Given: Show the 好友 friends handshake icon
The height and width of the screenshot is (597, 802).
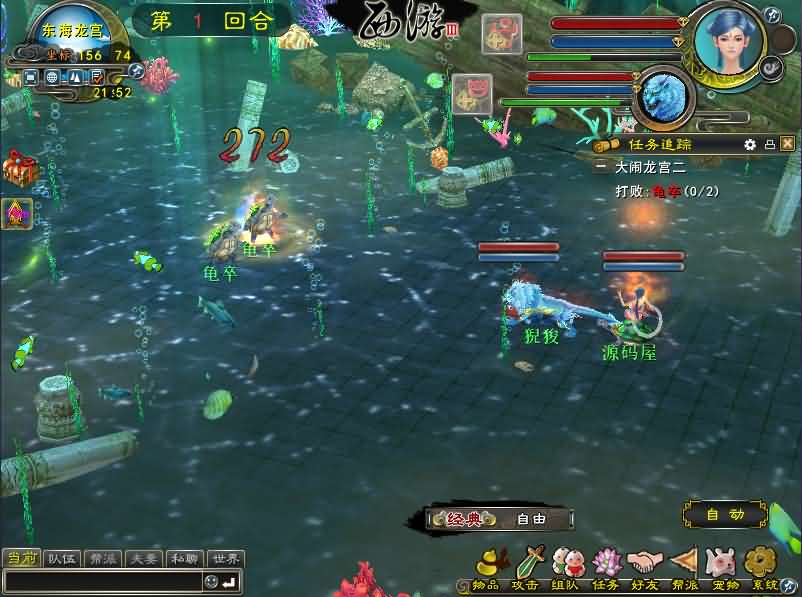Looking at the screenshot, I should pyautogui.click(x=645, y=563).
